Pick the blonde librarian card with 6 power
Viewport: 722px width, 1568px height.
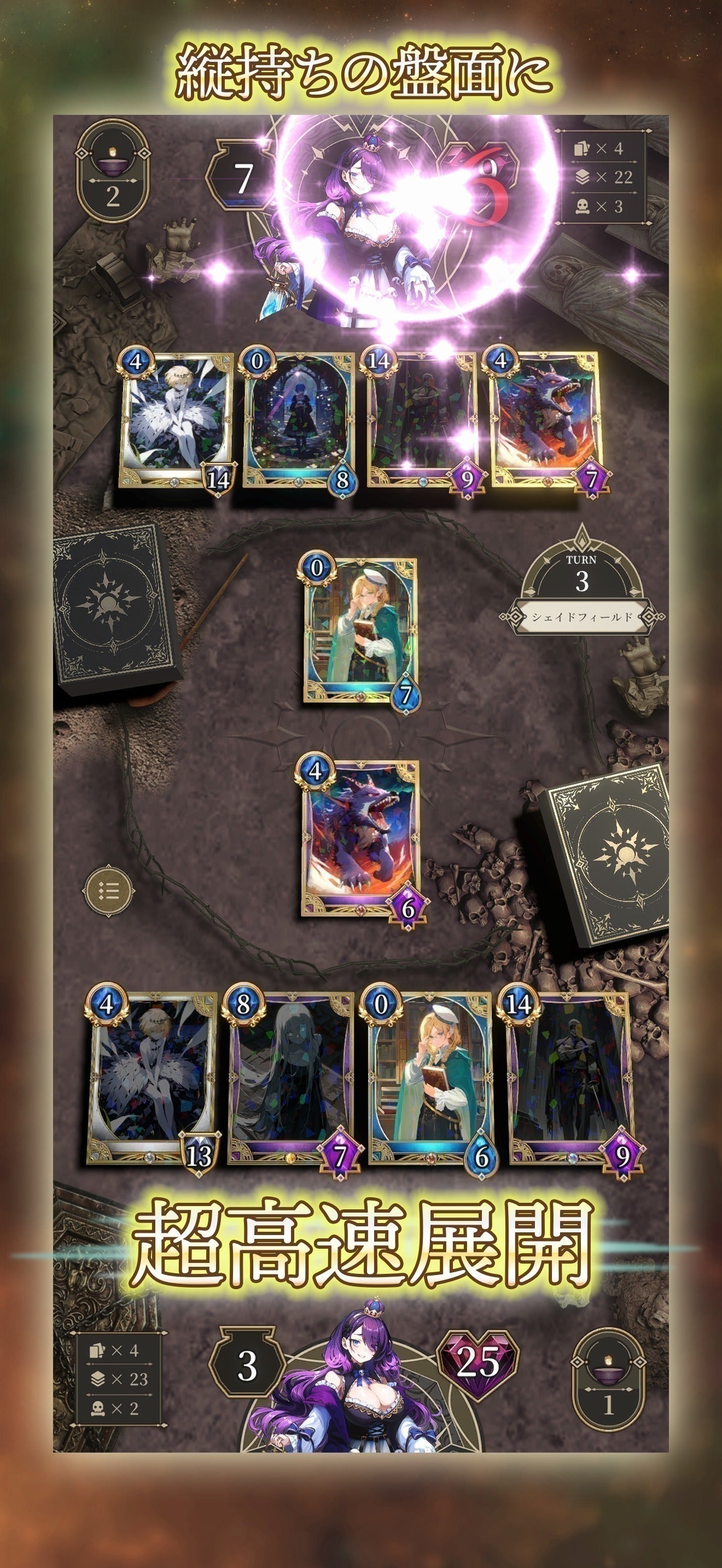coord(430,1079)
